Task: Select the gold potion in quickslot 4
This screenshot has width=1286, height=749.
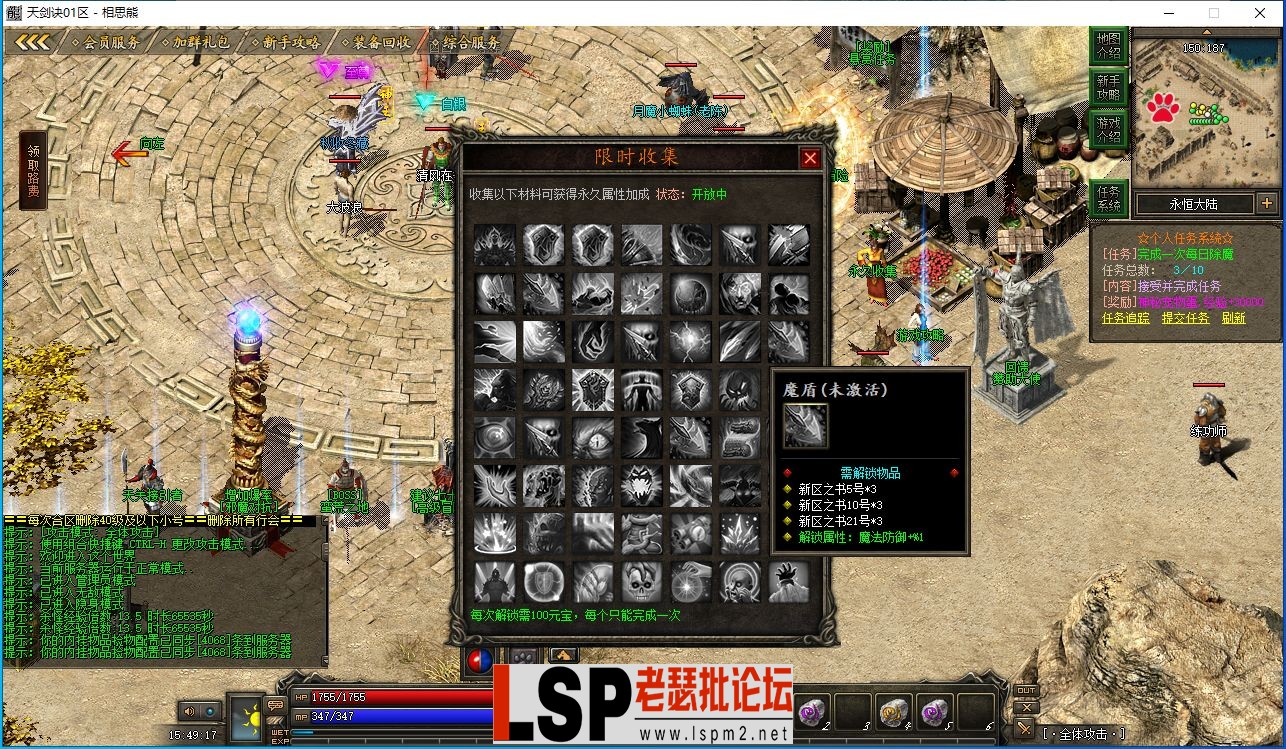Action: (x=893, y=712)
